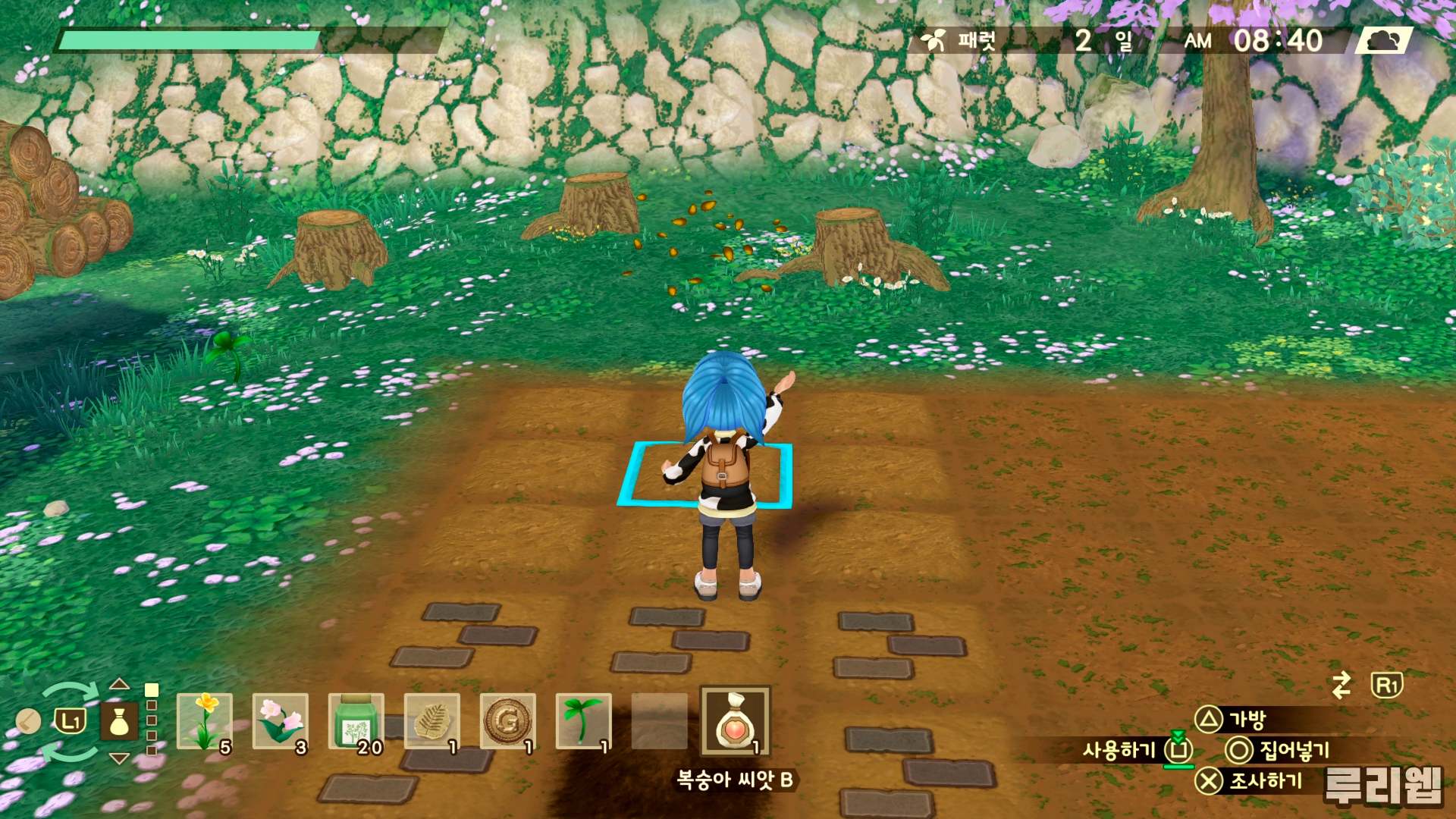Pick the bronze G coin slot
Screen dimensions: 1456x819
click(508, 722)
